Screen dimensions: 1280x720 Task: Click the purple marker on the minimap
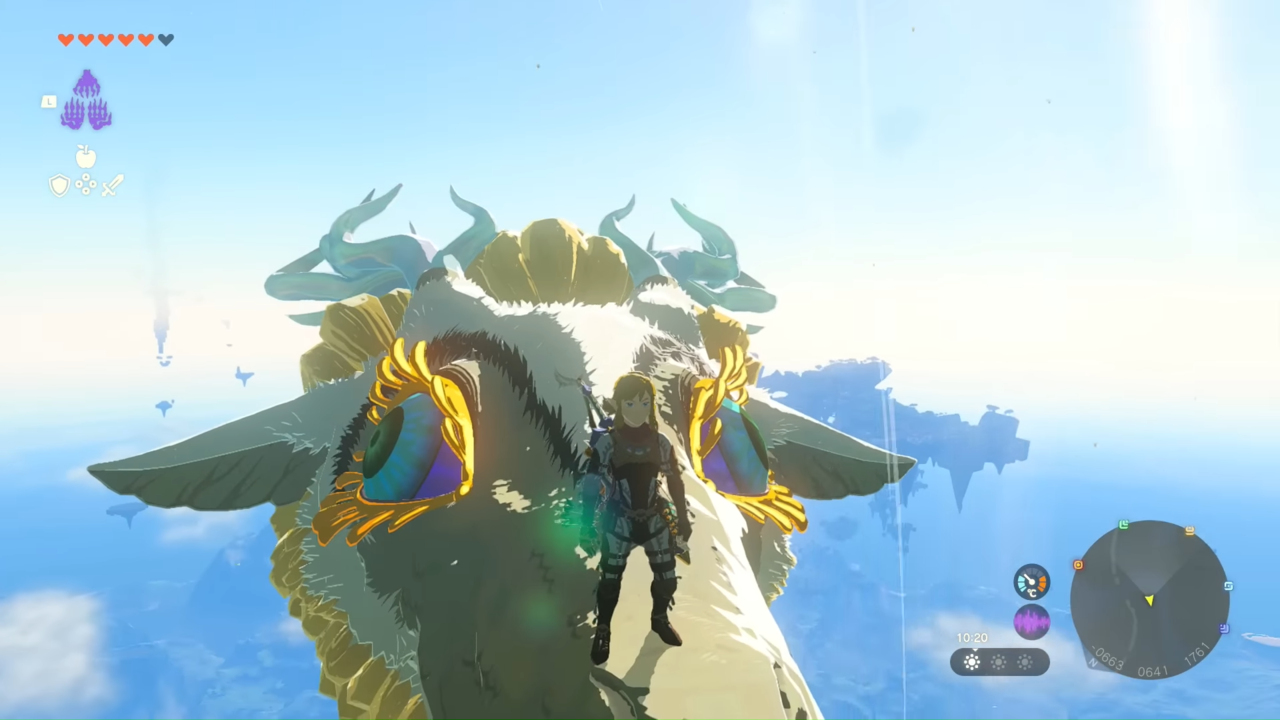(1223, 628)
